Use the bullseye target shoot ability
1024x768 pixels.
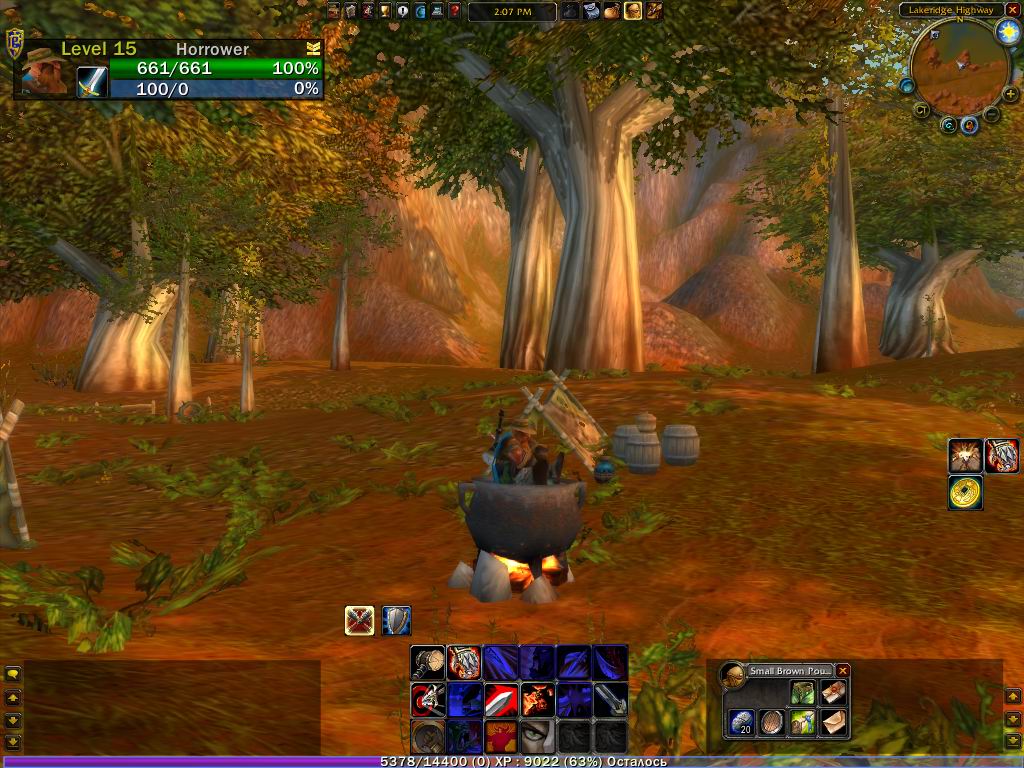428,699
